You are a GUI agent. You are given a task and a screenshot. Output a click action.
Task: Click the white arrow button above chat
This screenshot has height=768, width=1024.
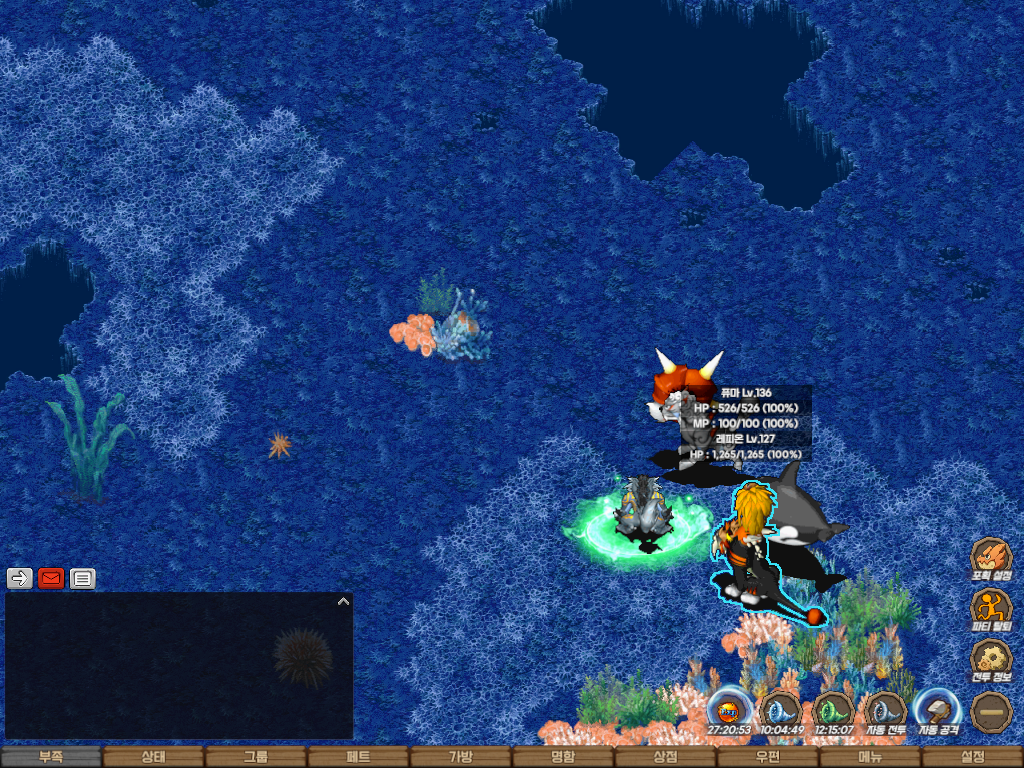(20, 578)
